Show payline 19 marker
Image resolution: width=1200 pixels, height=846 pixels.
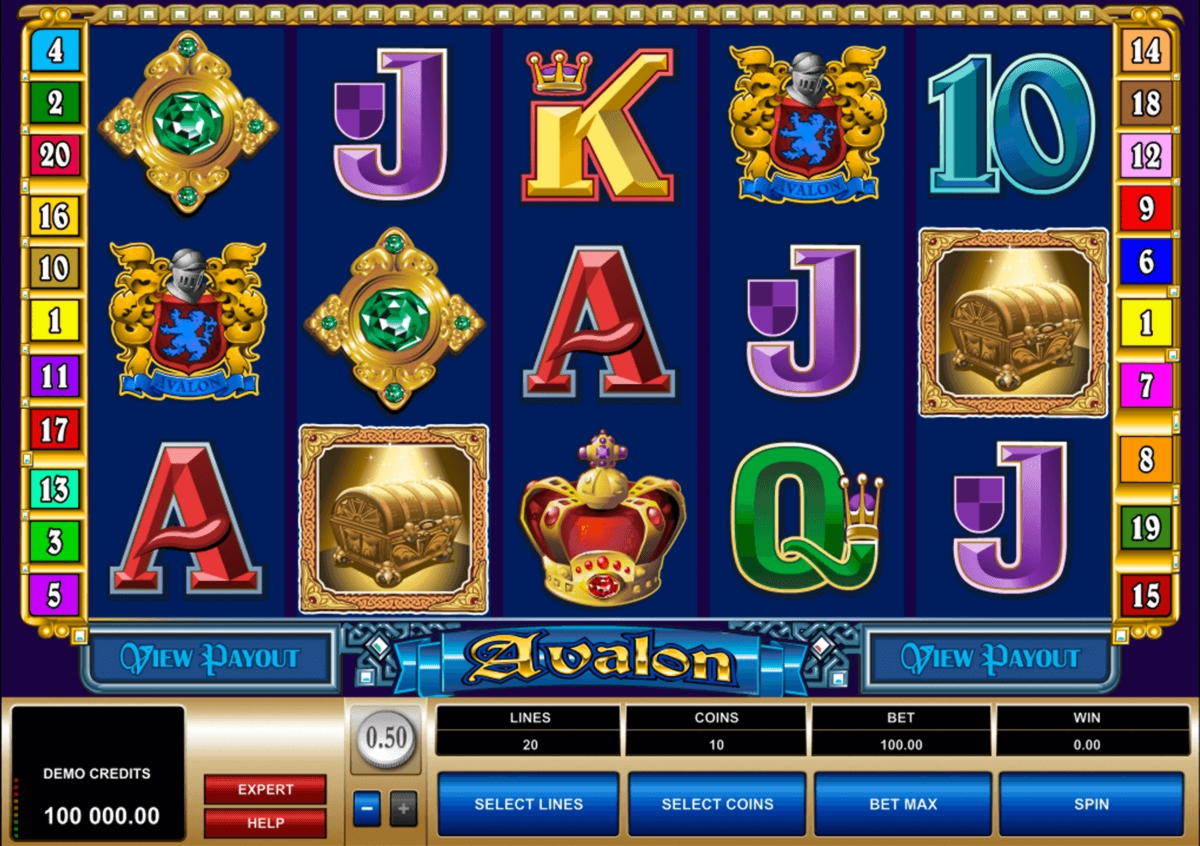coord(1146,527)
